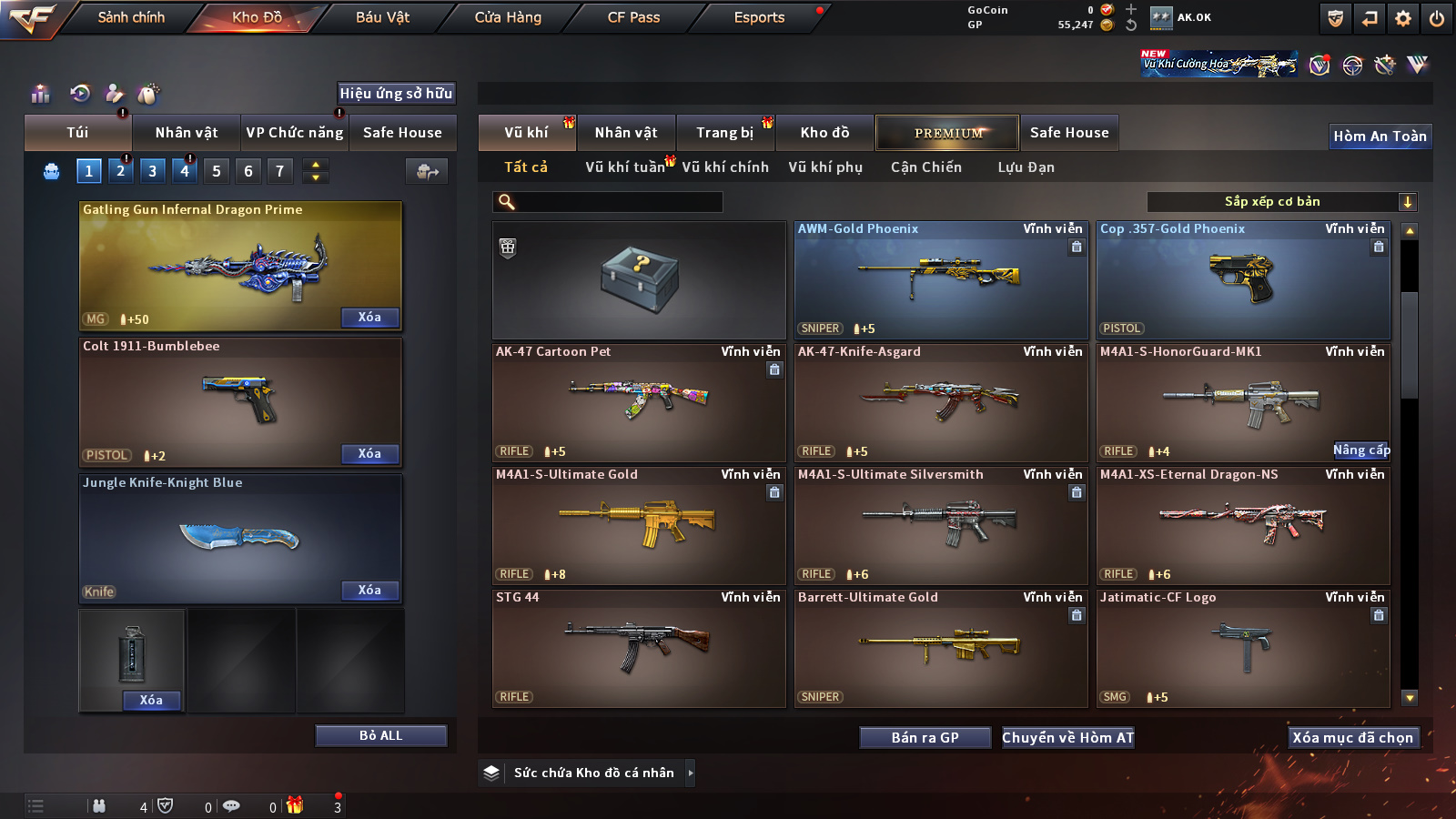Open settings with the gear icon
Image resolution: width=1456 pixels, height=819 pixels.
(x=1403, y=18)
